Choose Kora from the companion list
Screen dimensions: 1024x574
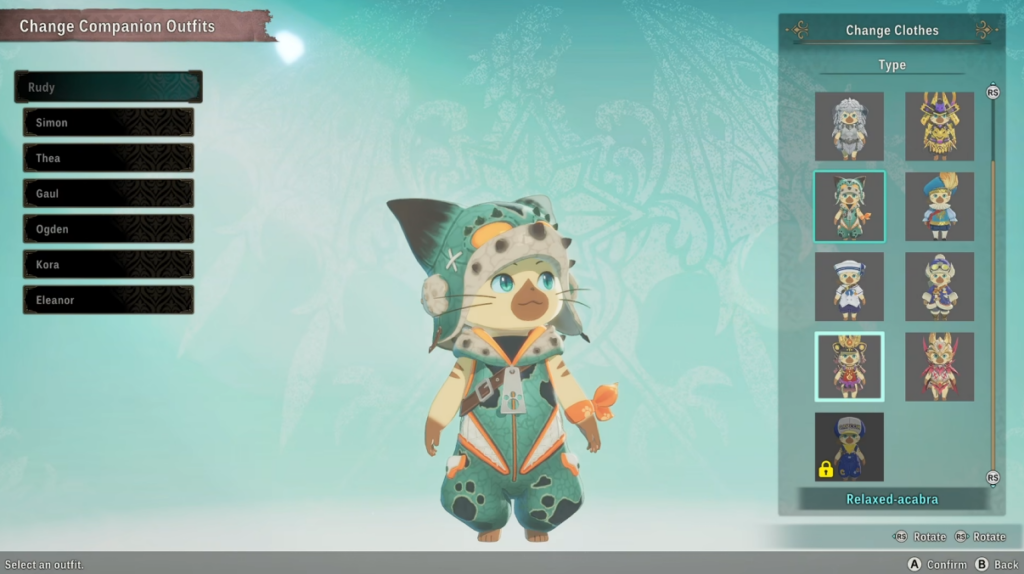108,264
